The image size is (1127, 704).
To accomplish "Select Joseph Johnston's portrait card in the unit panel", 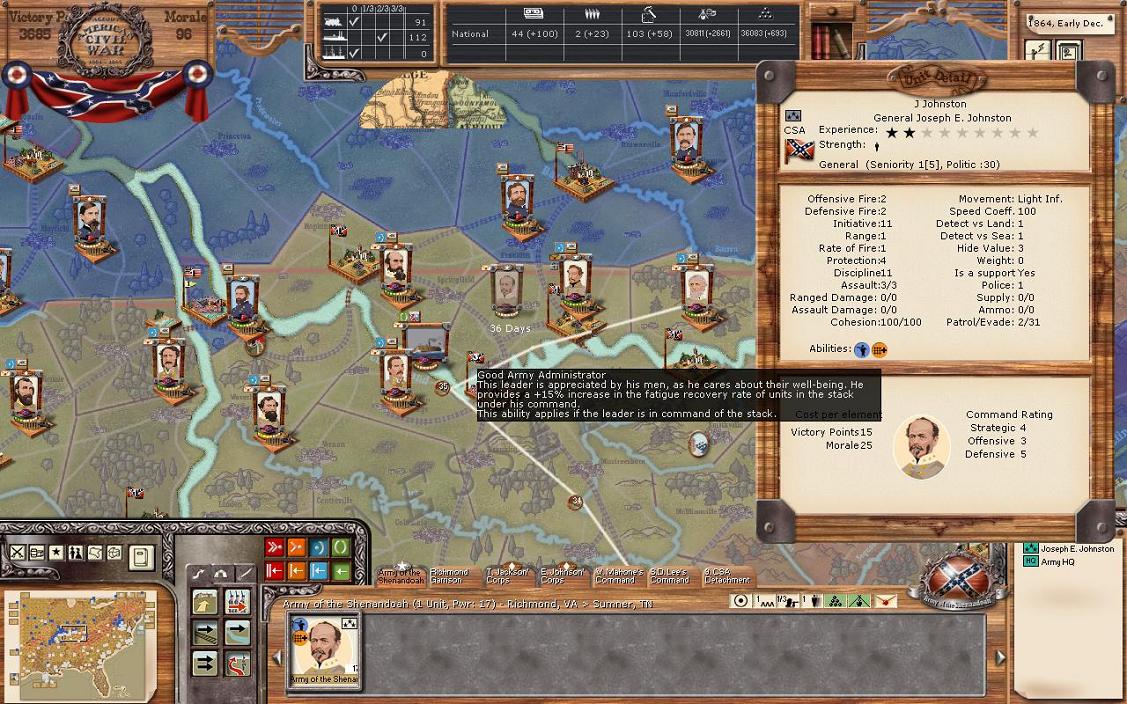I will [x=324, y=651].
